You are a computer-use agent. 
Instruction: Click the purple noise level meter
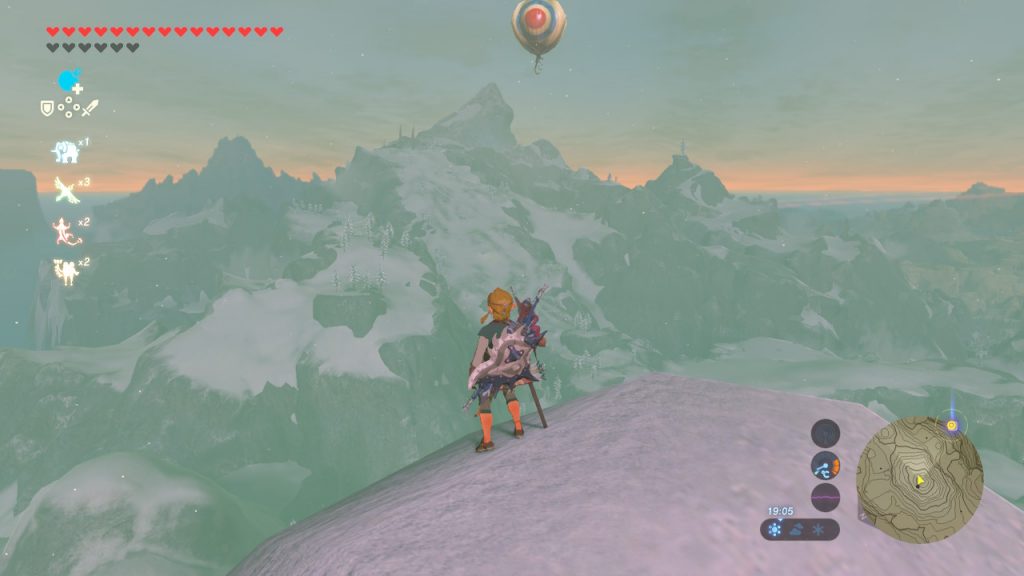click(825, 496)
